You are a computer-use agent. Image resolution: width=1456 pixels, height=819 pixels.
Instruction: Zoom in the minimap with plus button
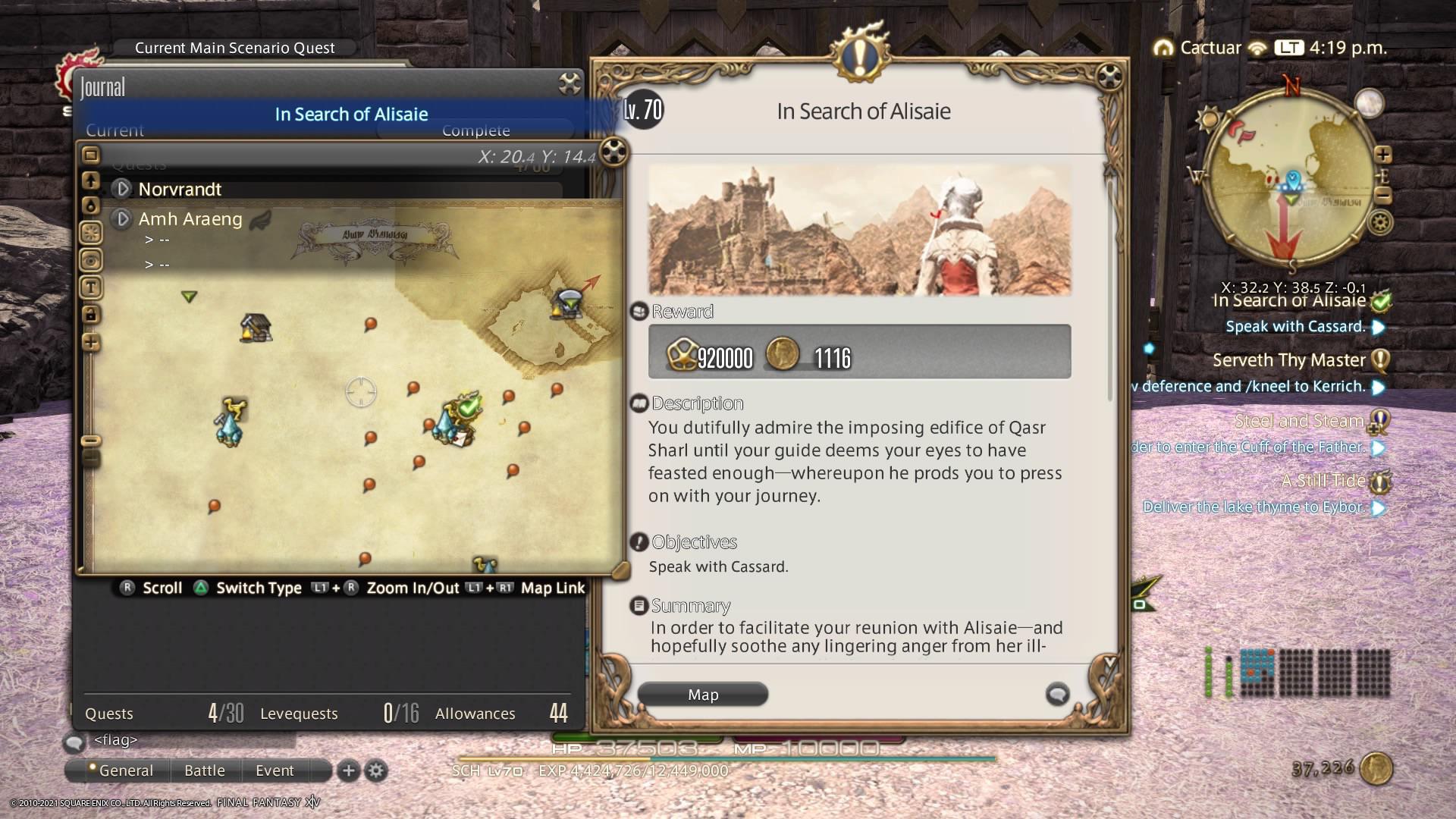(1383, 155)
